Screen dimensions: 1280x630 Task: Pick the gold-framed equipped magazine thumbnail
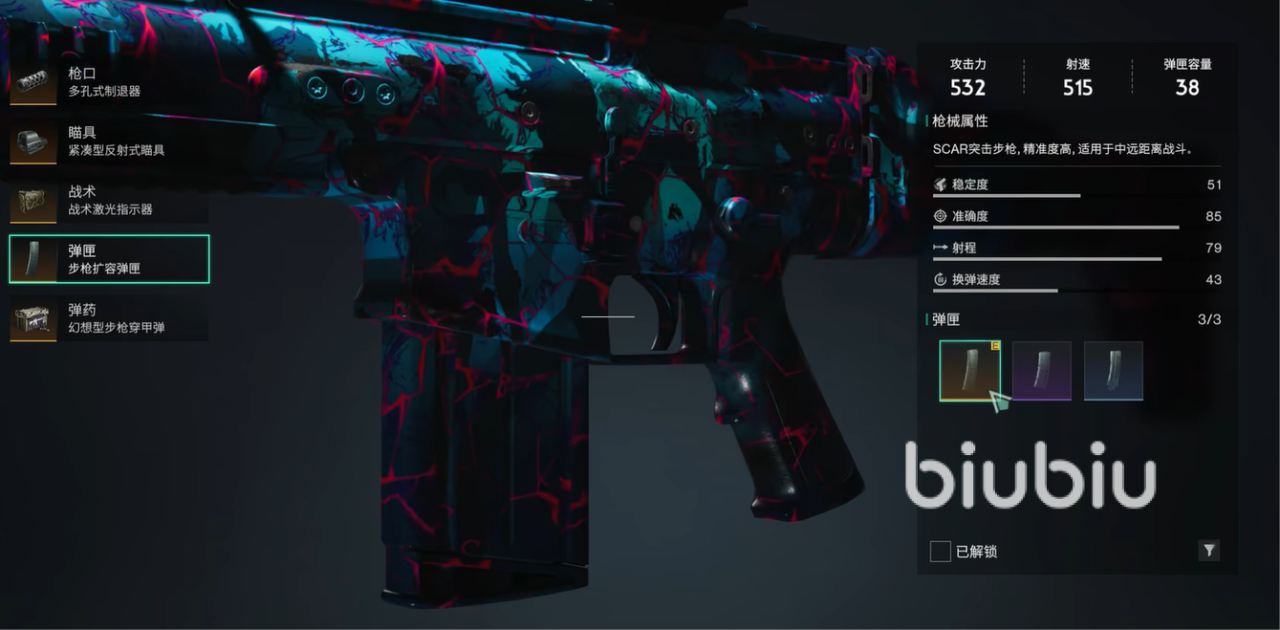point(969,371)
